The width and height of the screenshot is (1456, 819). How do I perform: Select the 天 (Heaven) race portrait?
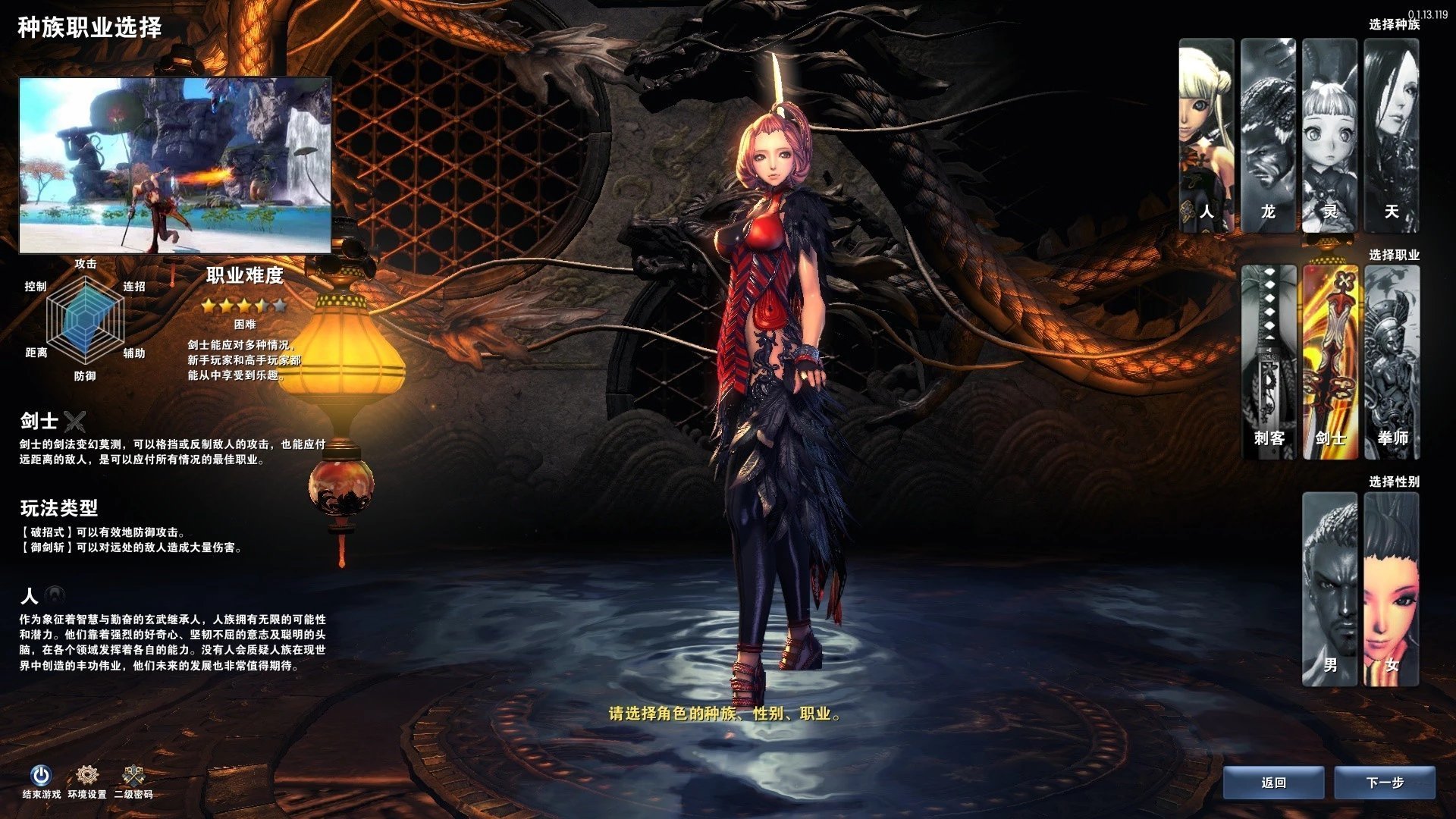click(1392, 135)
